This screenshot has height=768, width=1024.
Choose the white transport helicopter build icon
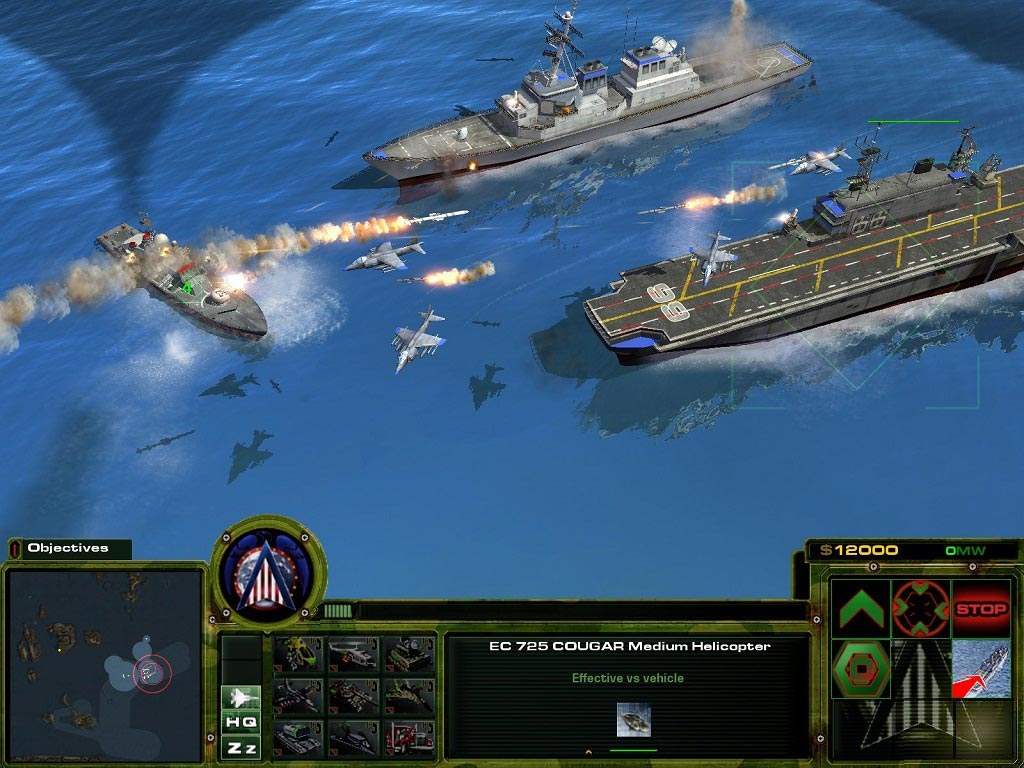(x=353, y=654)
